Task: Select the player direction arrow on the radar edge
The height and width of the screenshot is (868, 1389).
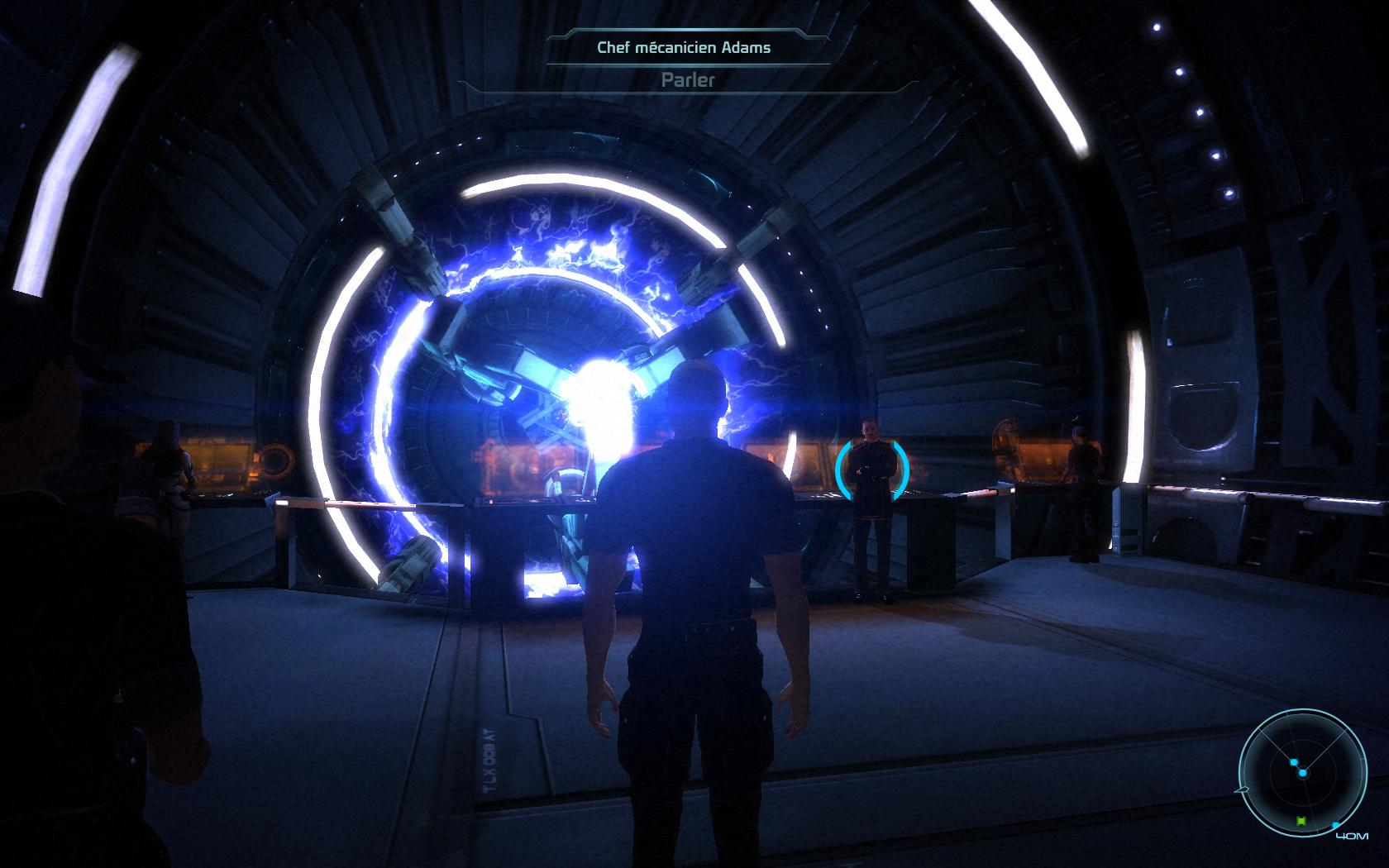Action: 1243,789
